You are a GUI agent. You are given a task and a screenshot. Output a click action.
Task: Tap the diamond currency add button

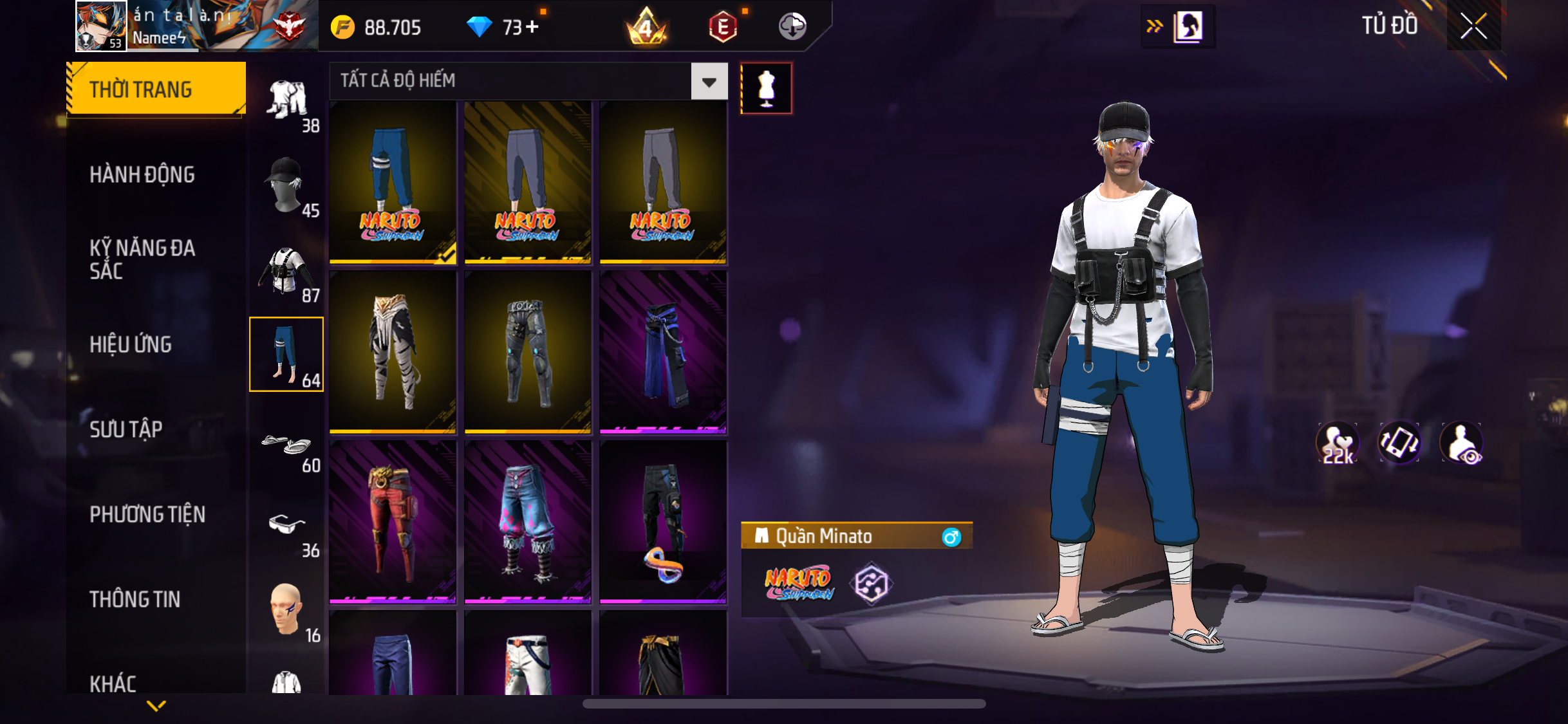pos(532,27)
